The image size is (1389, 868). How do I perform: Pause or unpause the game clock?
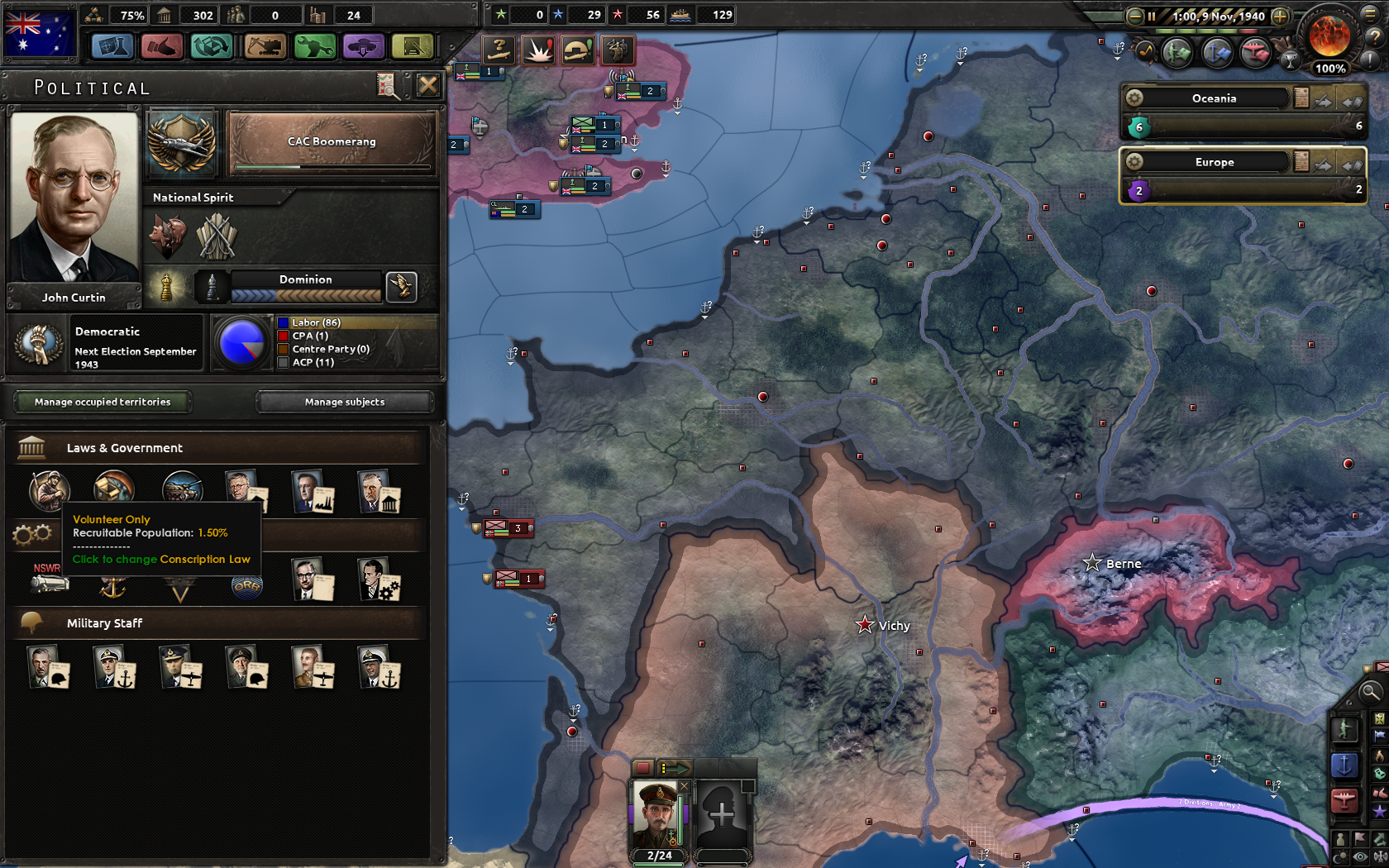point(1152,16)
